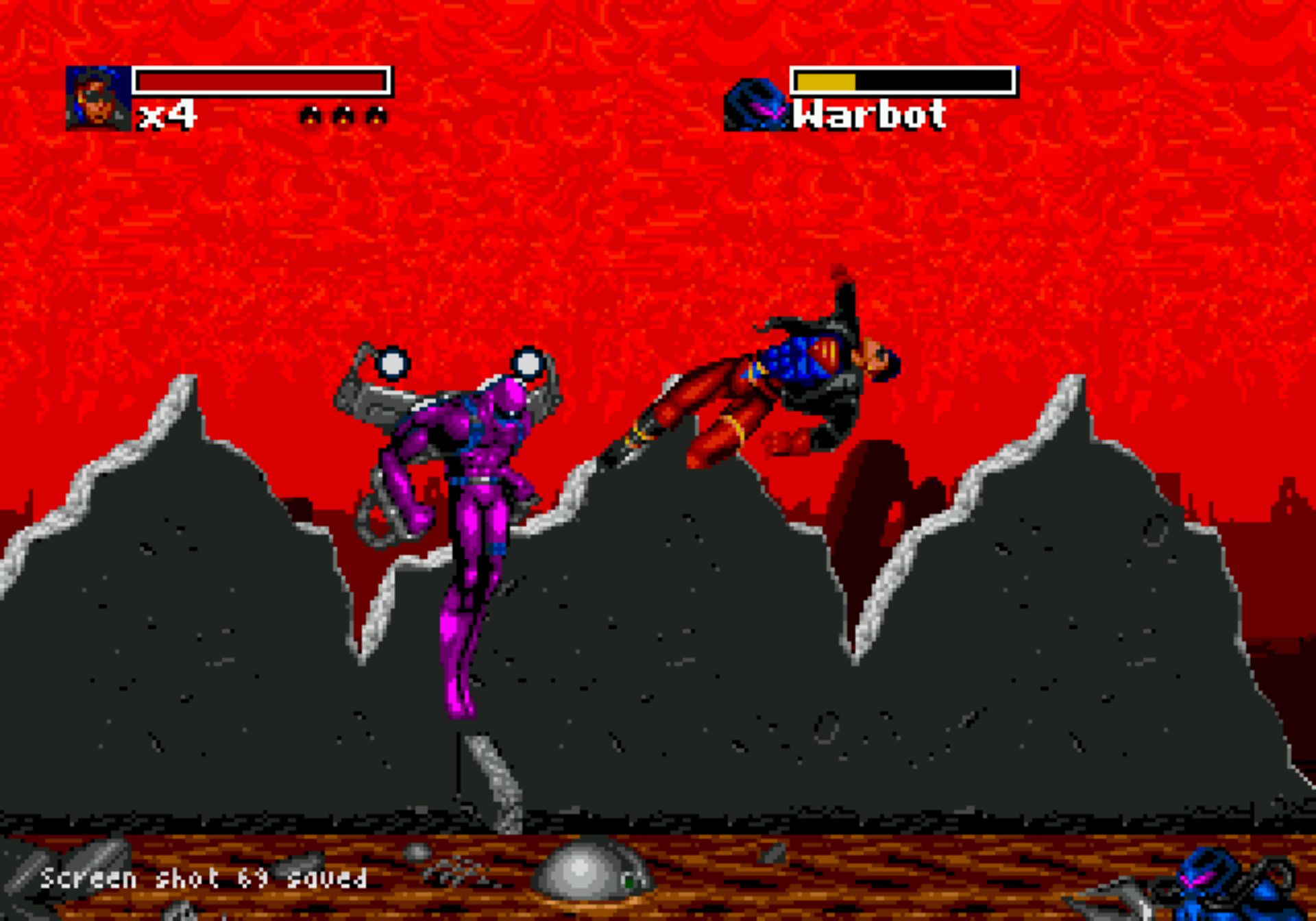Click the player character portrait
The width and height of the screenshot is (1316, 921).
click(x=98, y=98)
